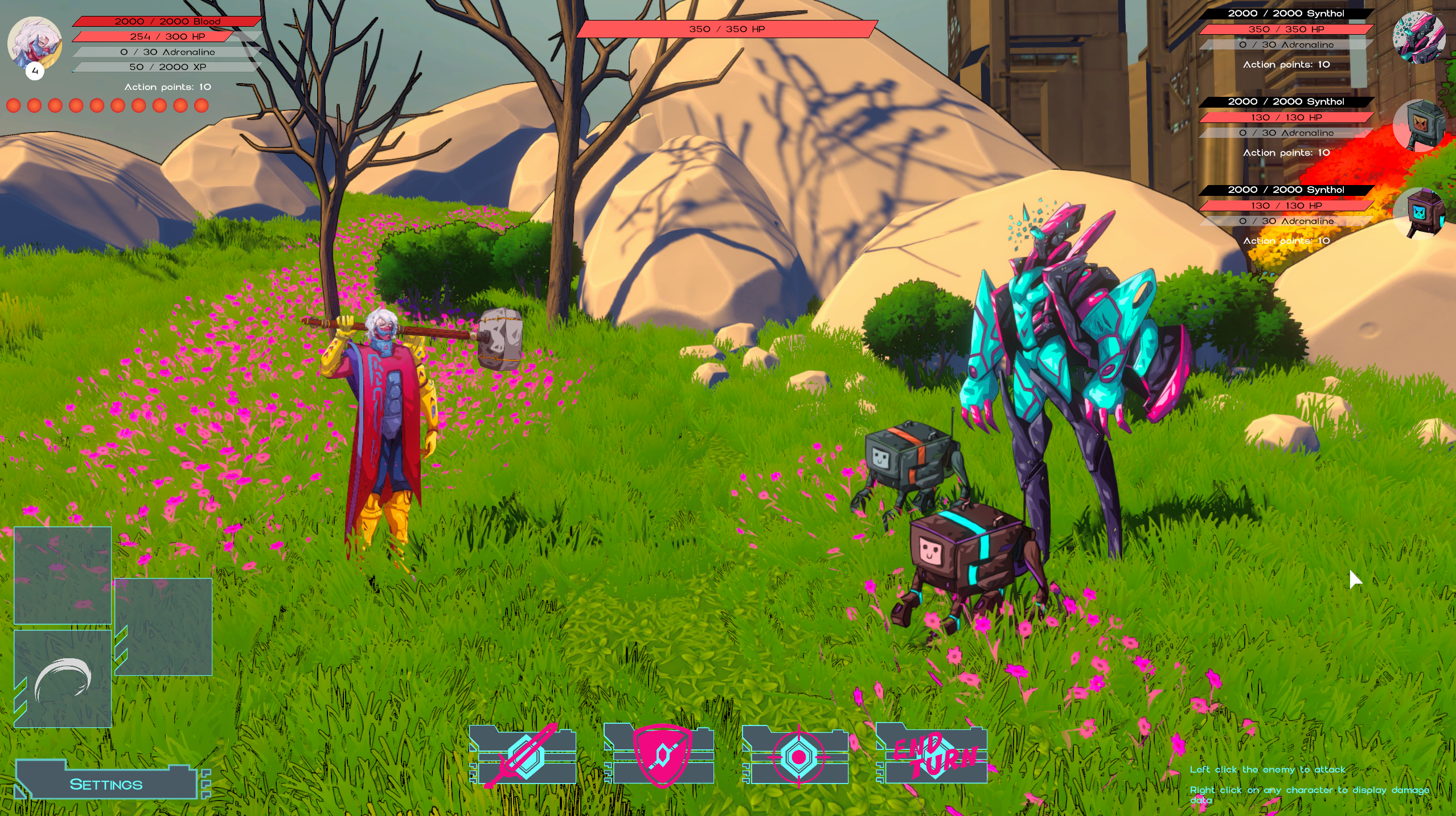Choose the dark blue-faced box robot portrait
Viewport: 1456px width, 816px height.
1418,213
